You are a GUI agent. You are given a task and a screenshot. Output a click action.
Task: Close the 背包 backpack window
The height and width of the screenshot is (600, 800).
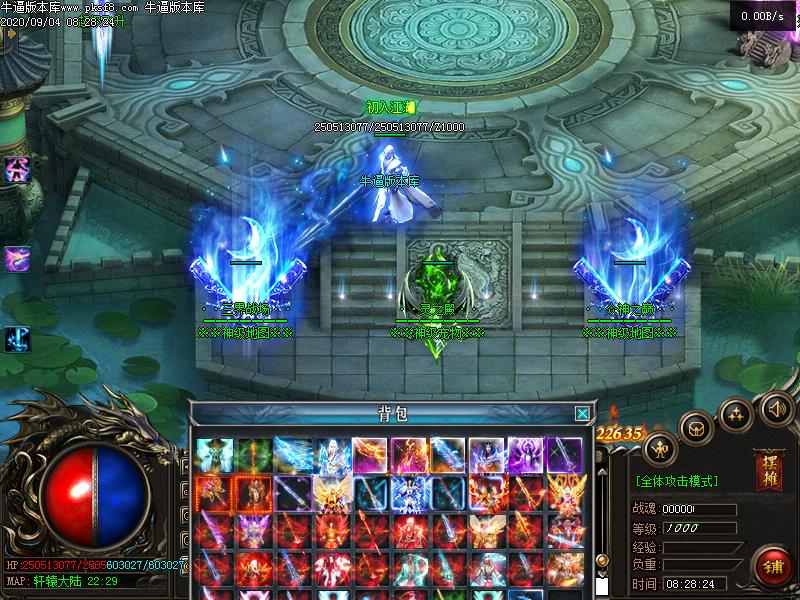pyautogui.click(x=582, y=413)
